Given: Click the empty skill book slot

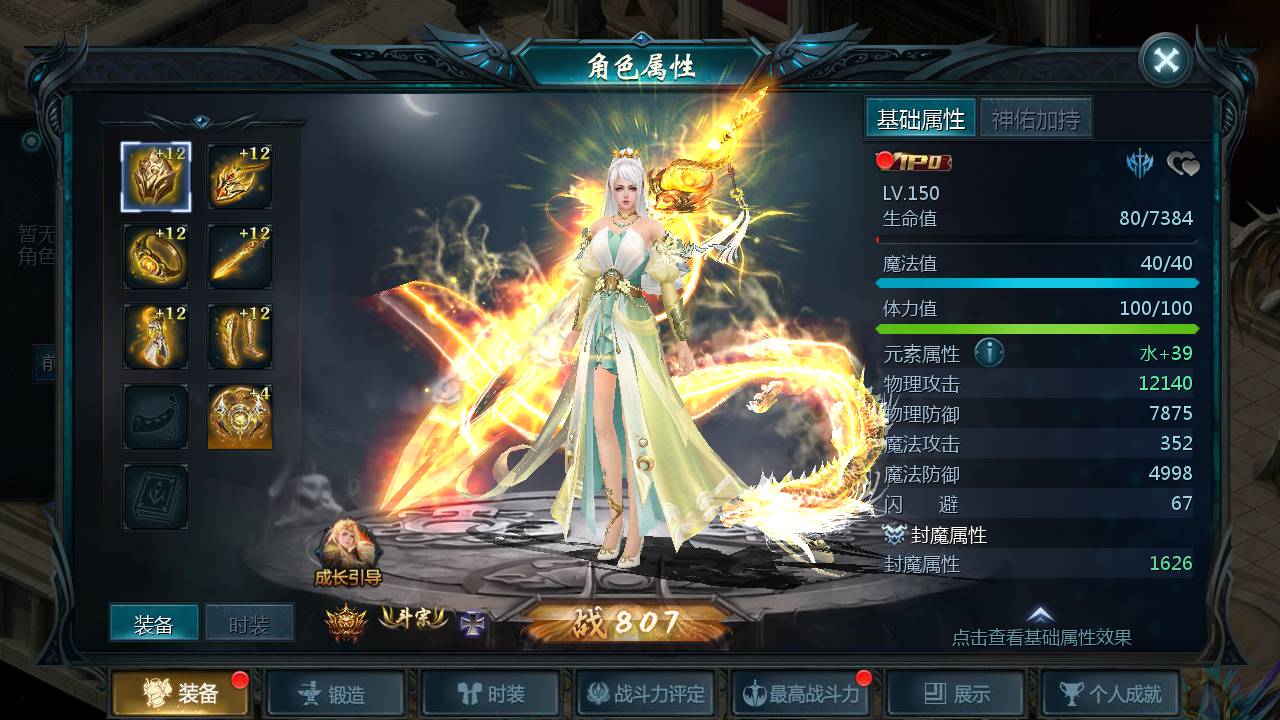Looking at the screenshot, I should click(x=155, y=497).
